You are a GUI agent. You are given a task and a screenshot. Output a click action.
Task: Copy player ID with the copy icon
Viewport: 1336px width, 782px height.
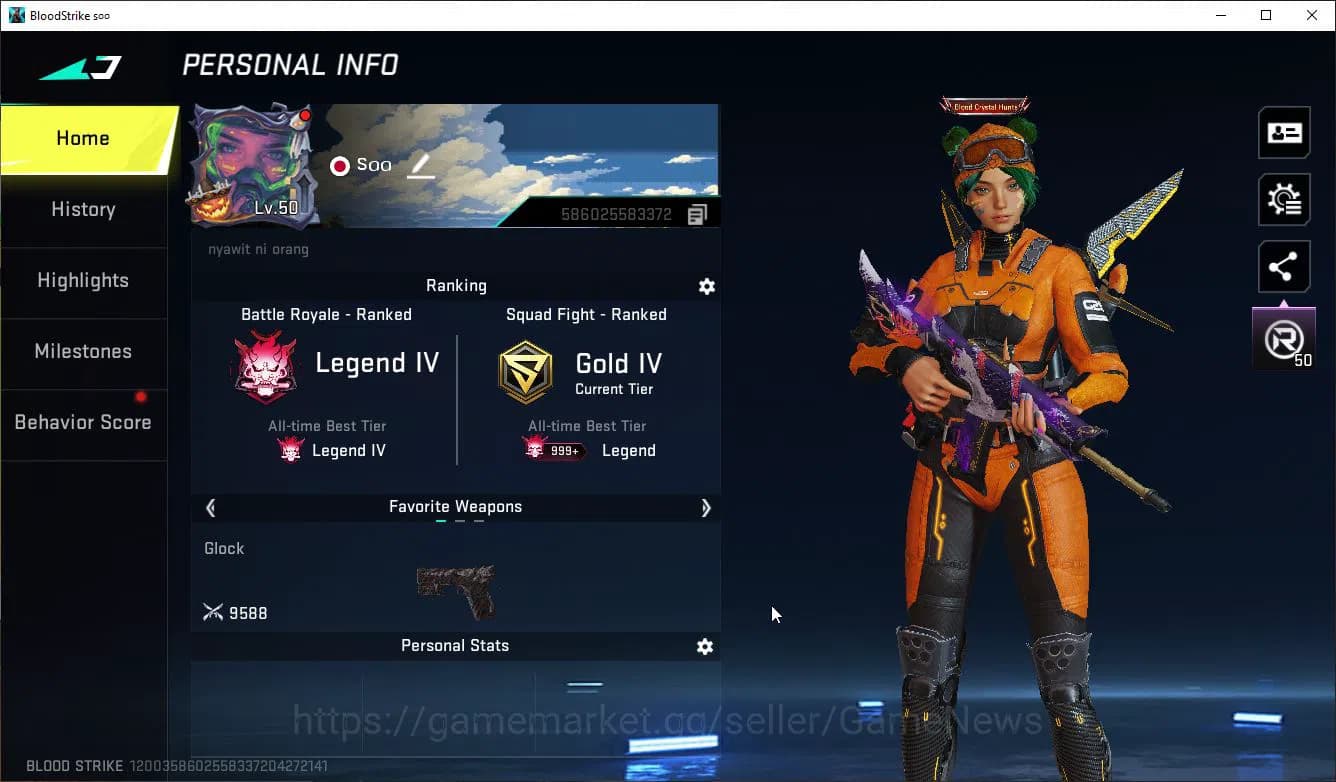click(x=697, y=213)
